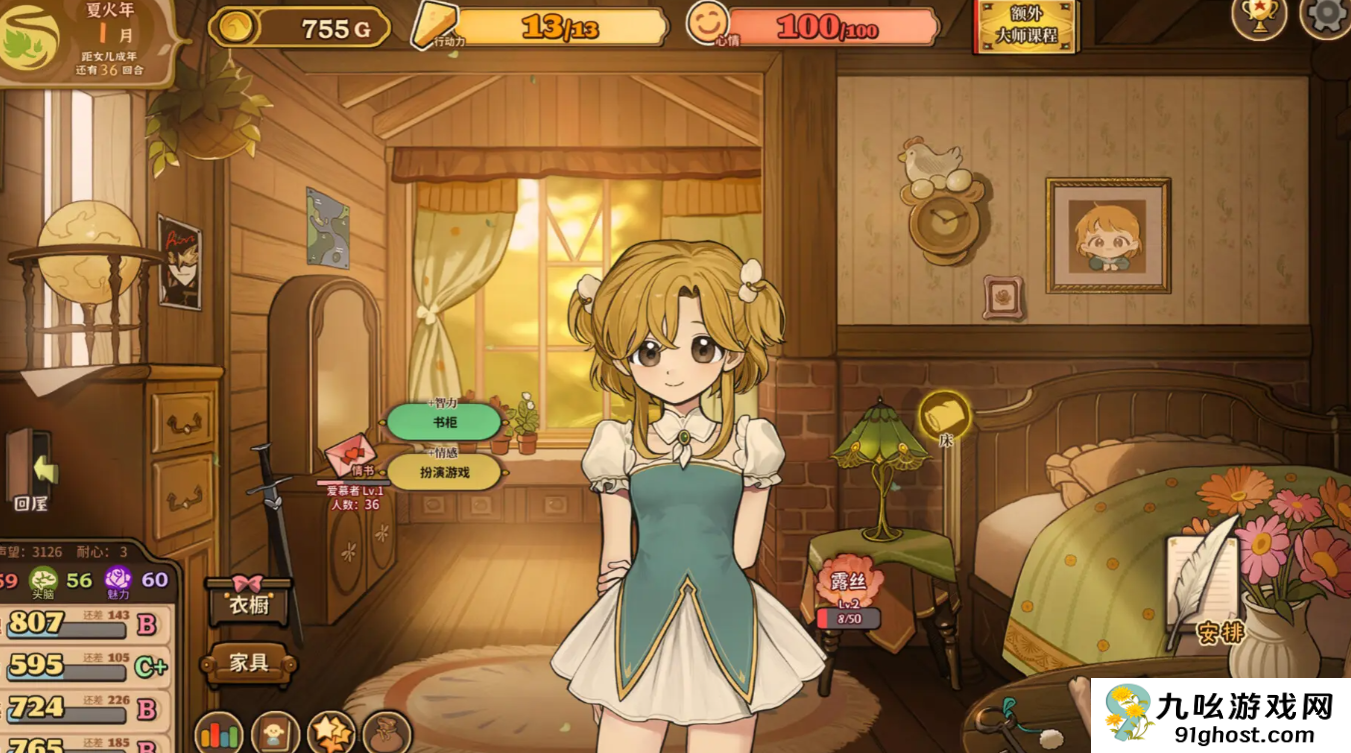Open the colored bar chart stats icon
The width and height of the screenshot is (1351, 753).
pyautogui.click(x=218, y=734)
